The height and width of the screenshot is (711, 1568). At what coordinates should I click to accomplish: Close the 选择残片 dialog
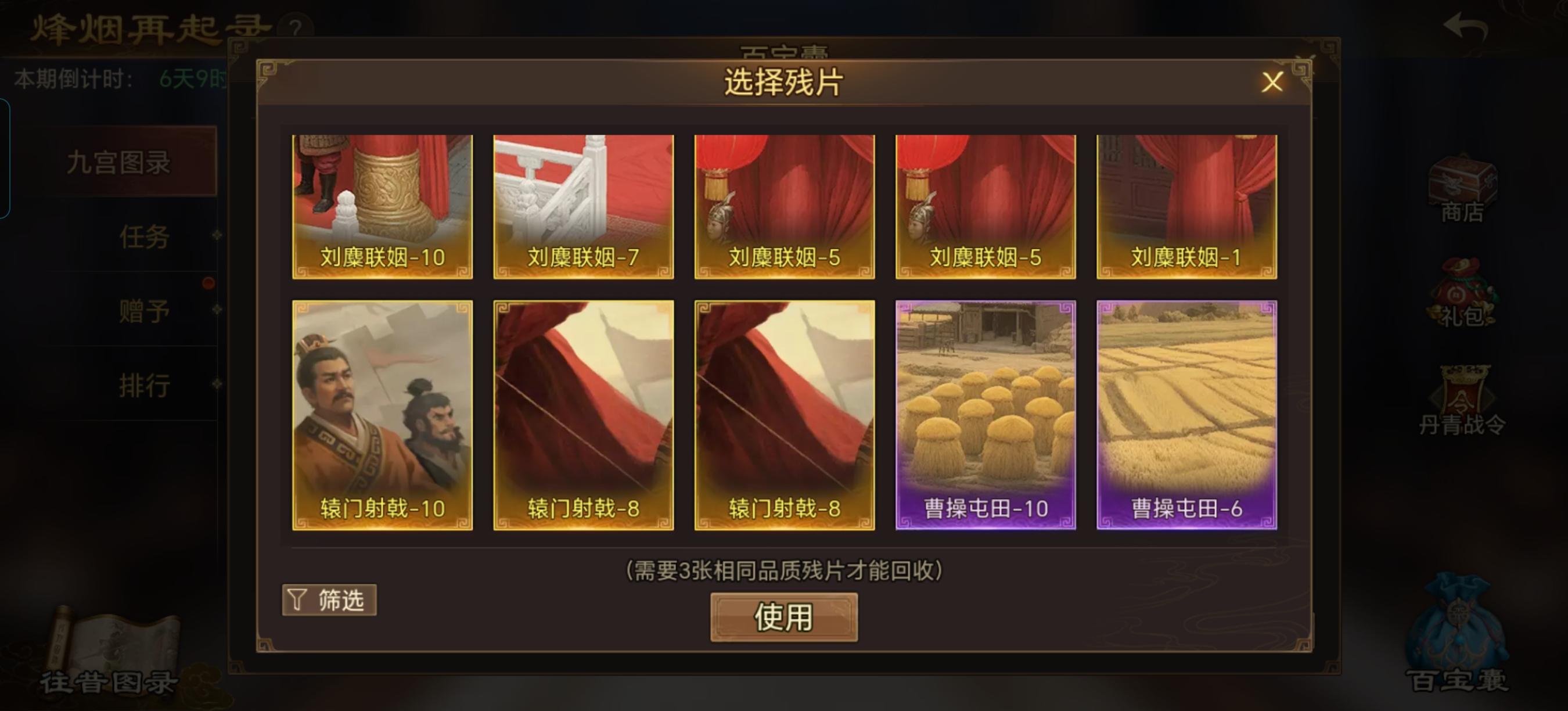[x=1272, y=82]
